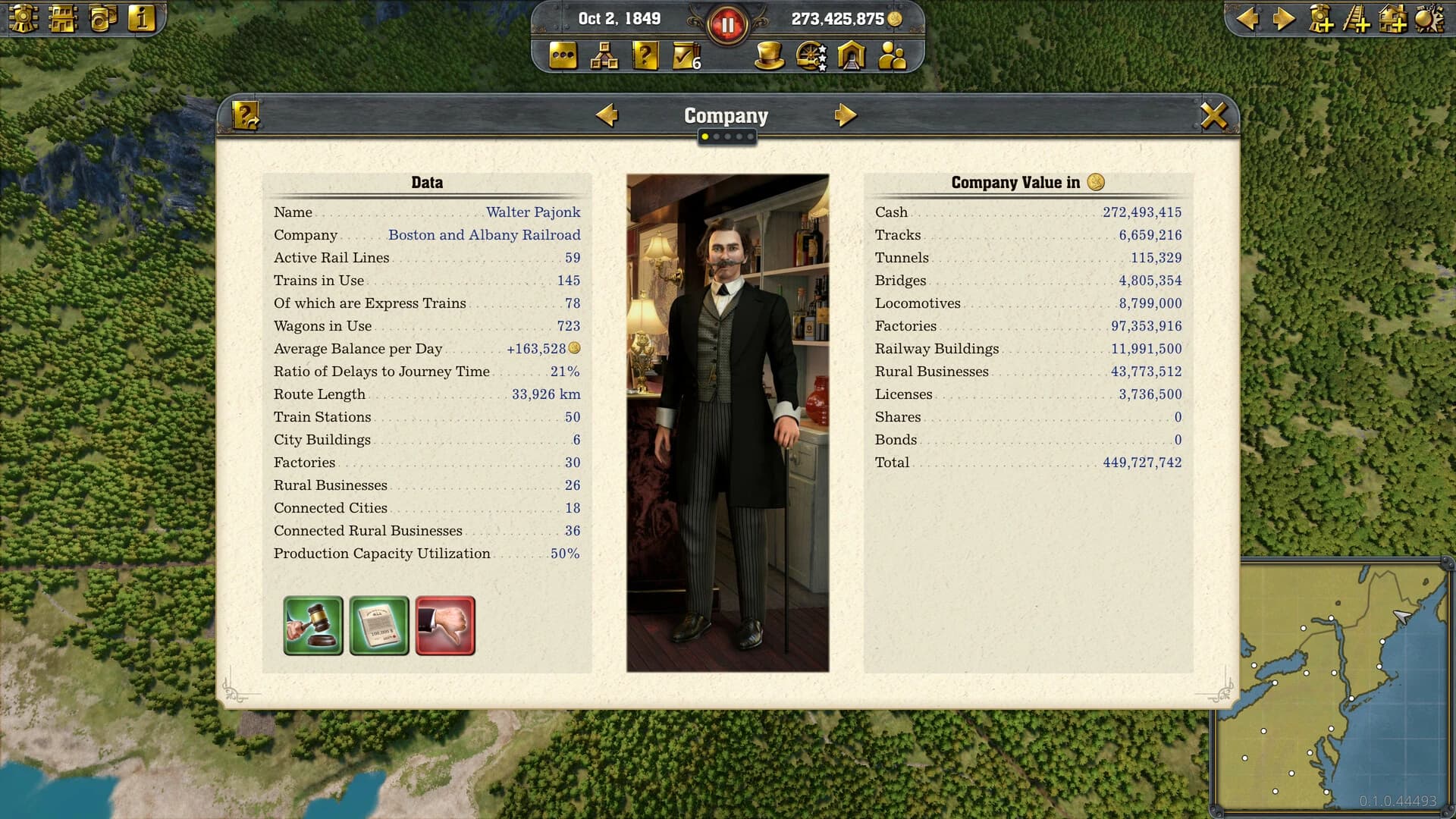Open the messages log (ellipsis icon)
This screenshot has width=1456, height=819.
(x=563, y=55)
